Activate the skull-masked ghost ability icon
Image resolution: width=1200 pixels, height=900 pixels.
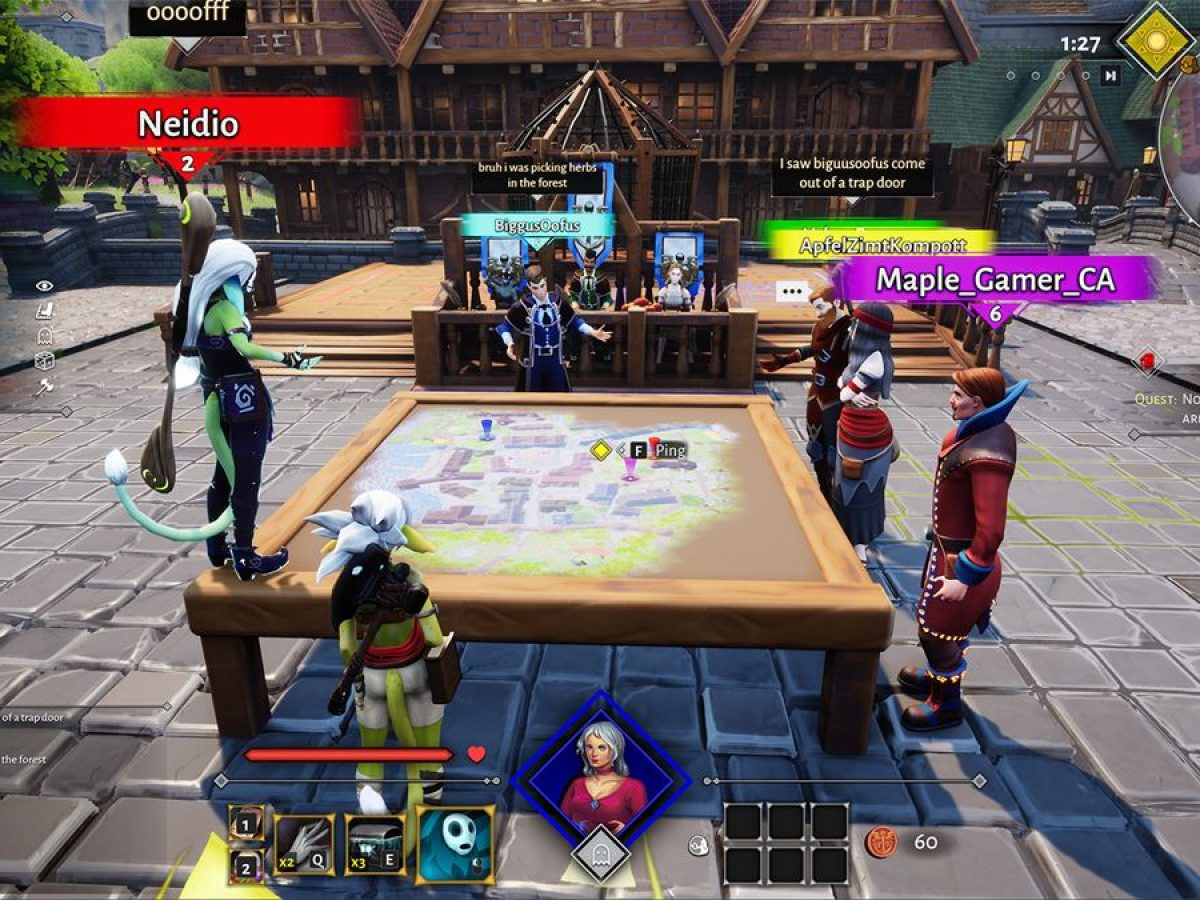(x=456, y=845)
